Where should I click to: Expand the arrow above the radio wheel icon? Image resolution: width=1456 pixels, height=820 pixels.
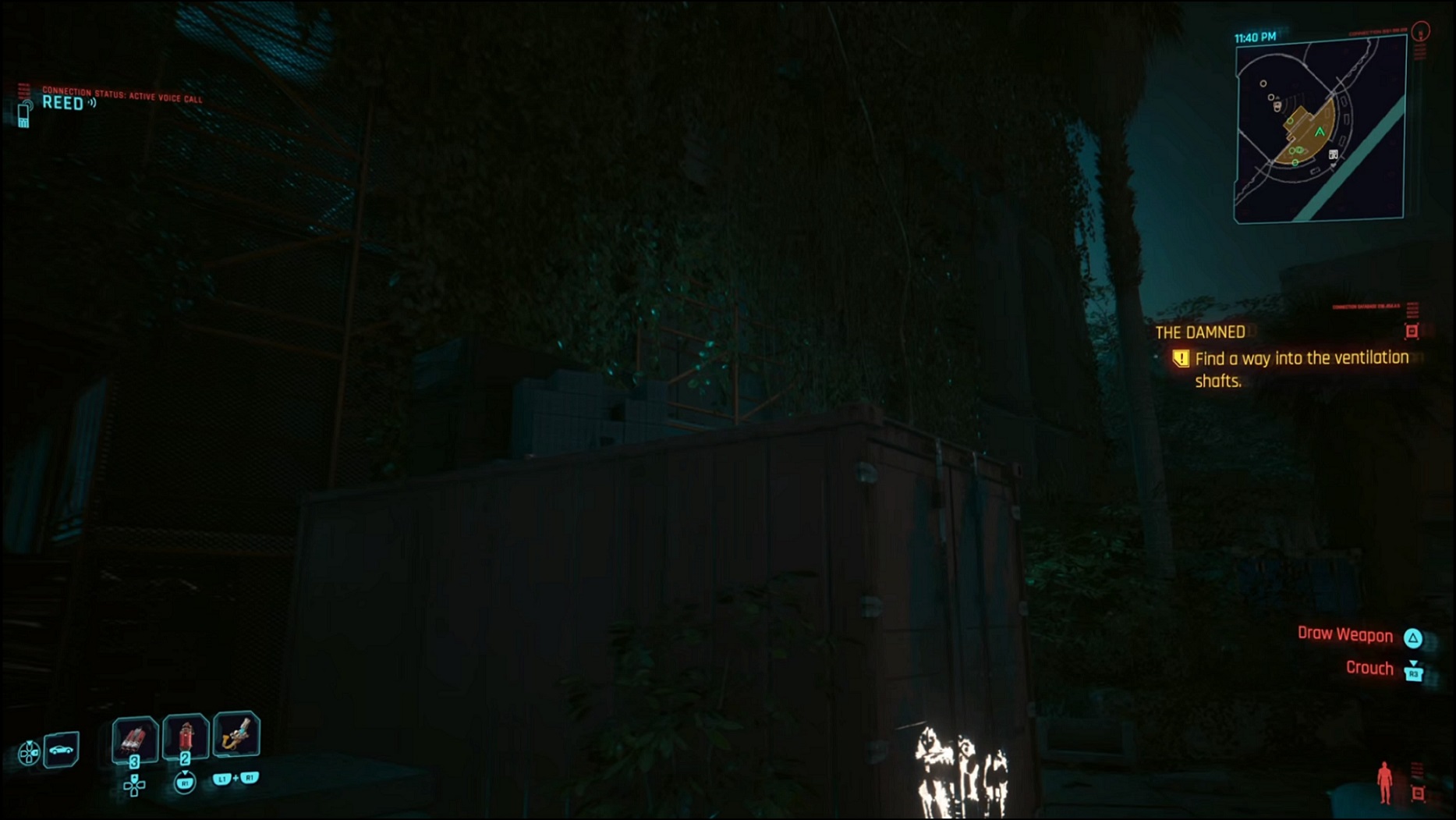[29, 741]
